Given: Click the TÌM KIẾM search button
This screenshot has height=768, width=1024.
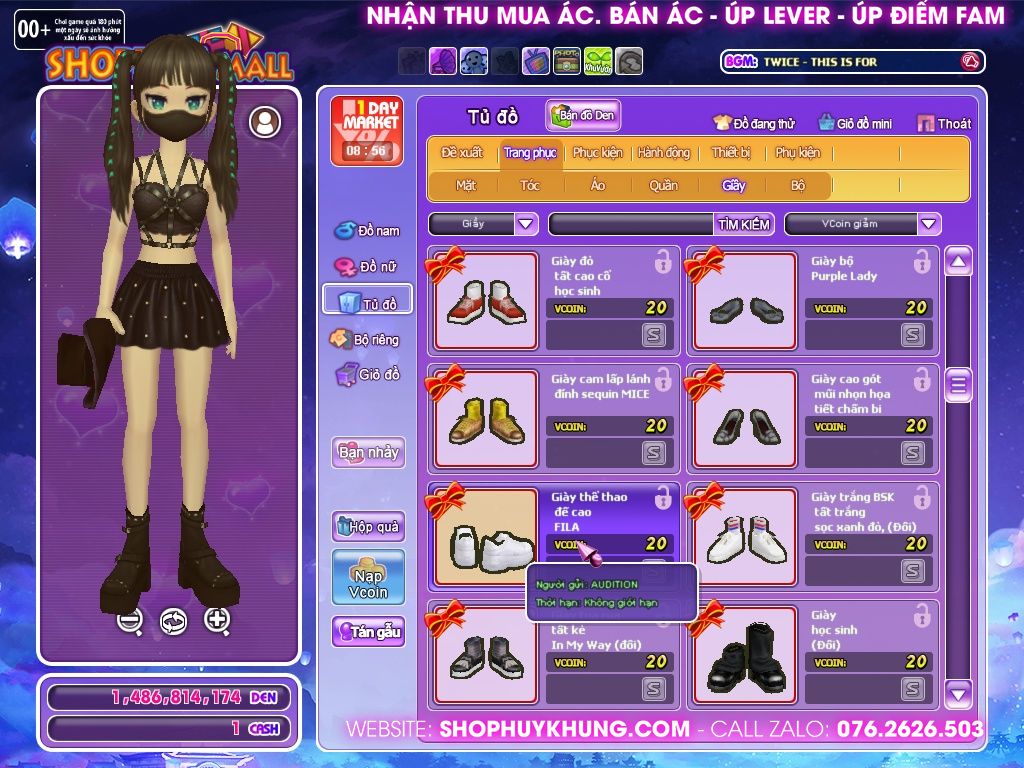Looking at the screenshot, I should pos(744,224).
